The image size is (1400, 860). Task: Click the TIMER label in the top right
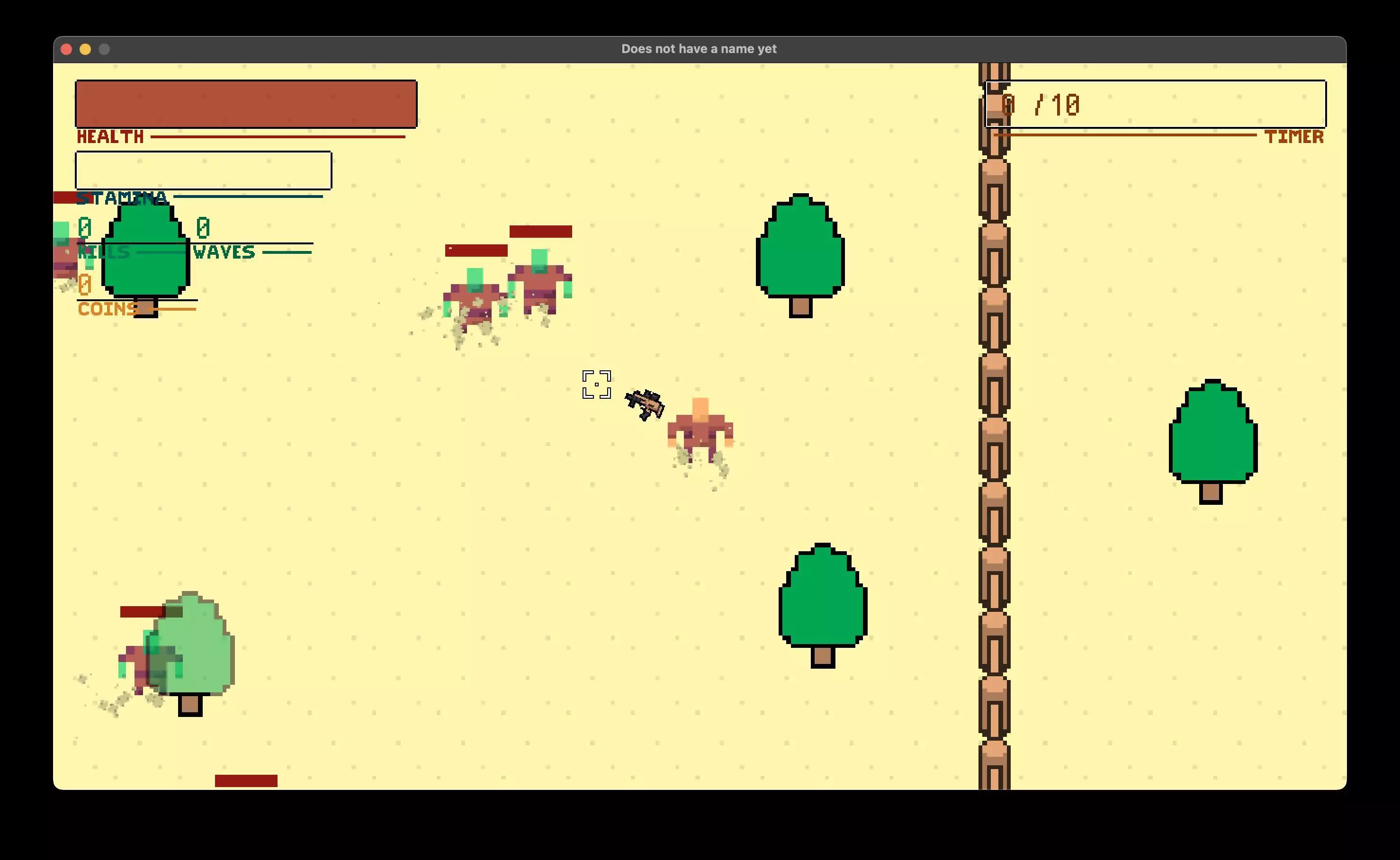1294,136
